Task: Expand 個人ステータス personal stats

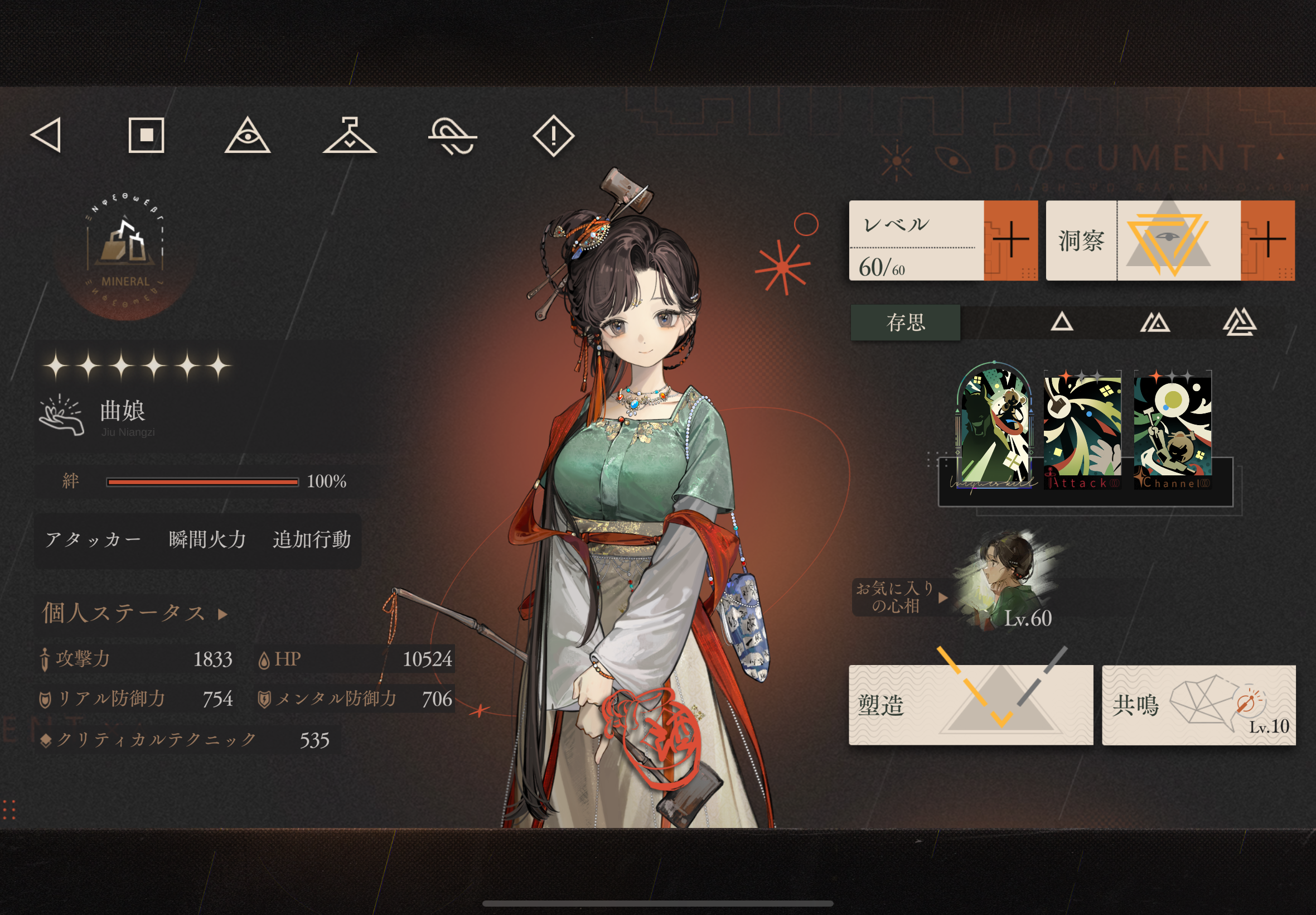Action: 134,613
